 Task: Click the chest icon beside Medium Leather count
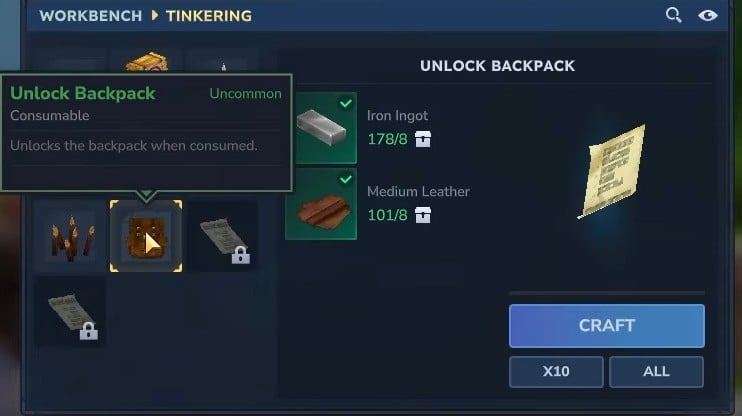pos(423,214)
